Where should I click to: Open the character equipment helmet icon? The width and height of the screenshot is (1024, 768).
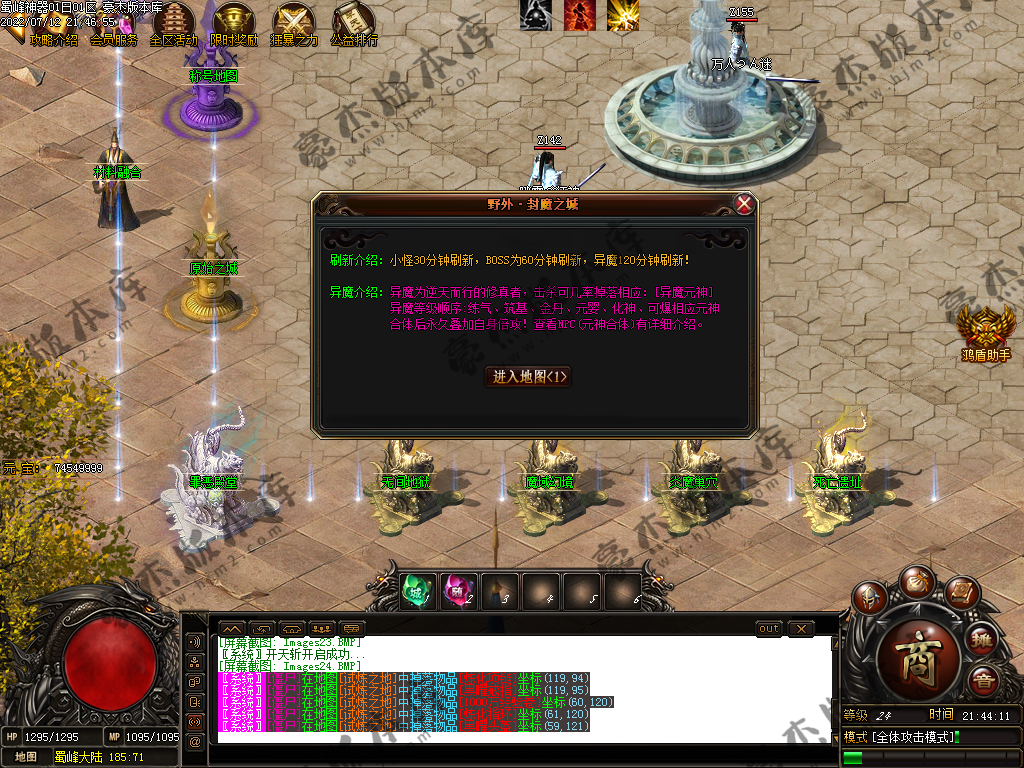(870, 597)
